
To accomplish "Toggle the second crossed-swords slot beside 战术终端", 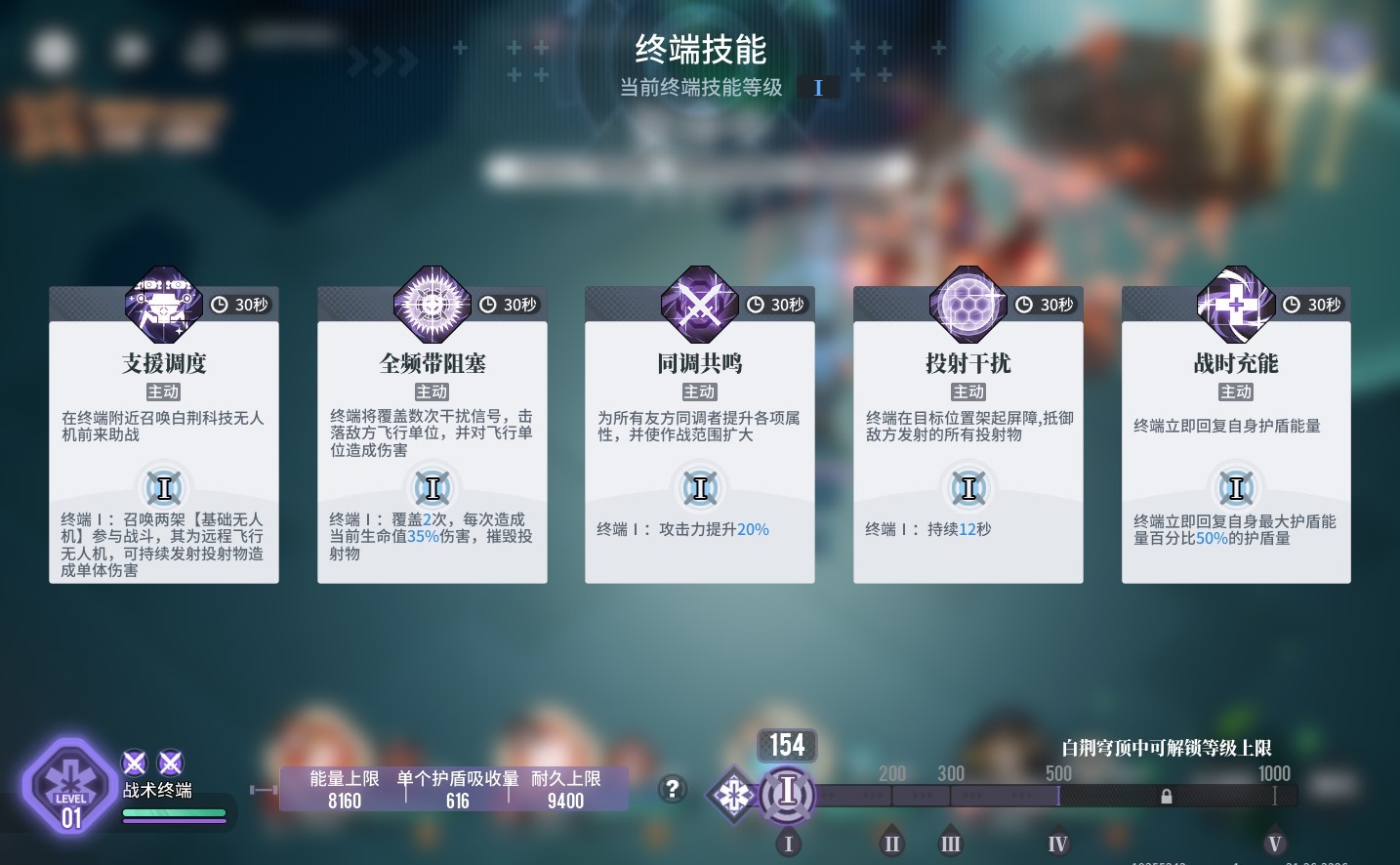I will 171,763.
